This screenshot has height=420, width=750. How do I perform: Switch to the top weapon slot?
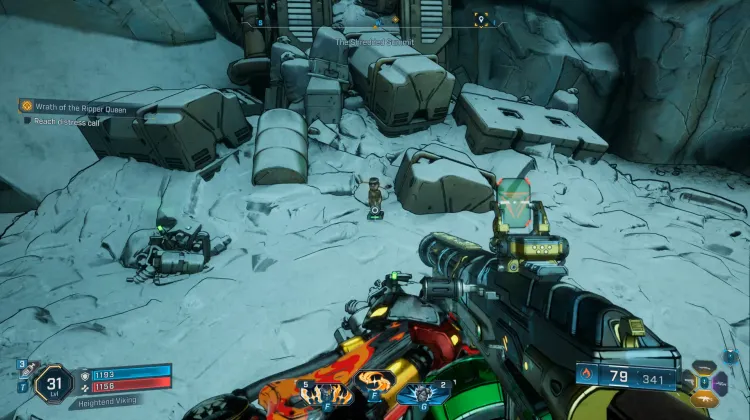coord(707,367)
